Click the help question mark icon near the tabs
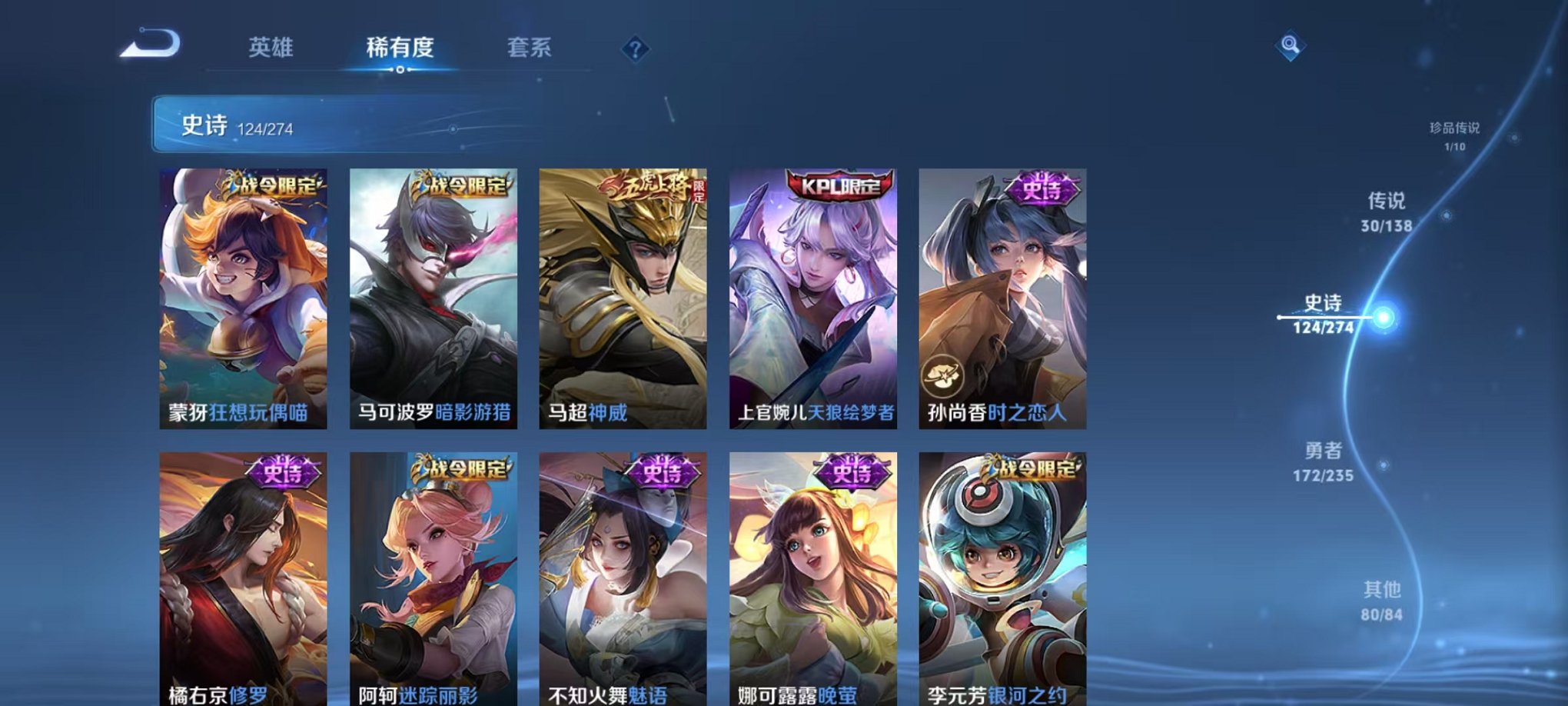Image resolution: width=1568 pixels, height=706 pixels. [635, 48]
